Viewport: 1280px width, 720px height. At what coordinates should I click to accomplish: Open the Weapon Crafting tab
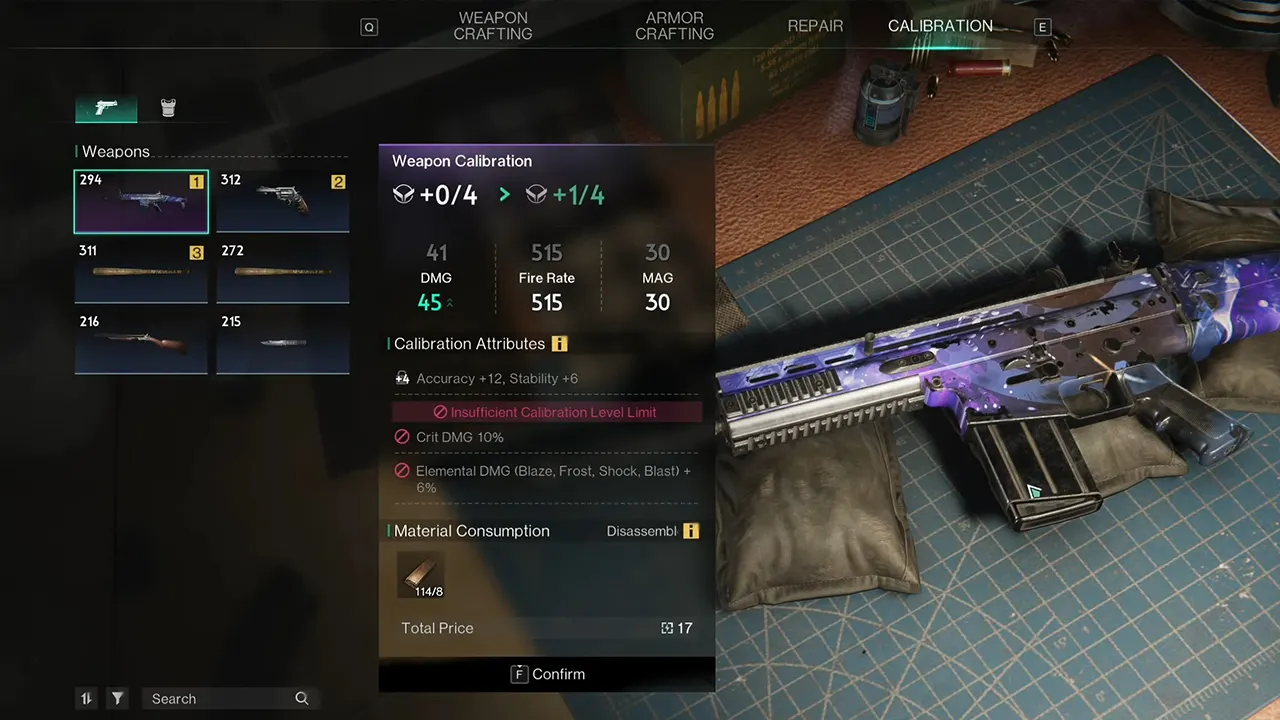pos(492,26)
